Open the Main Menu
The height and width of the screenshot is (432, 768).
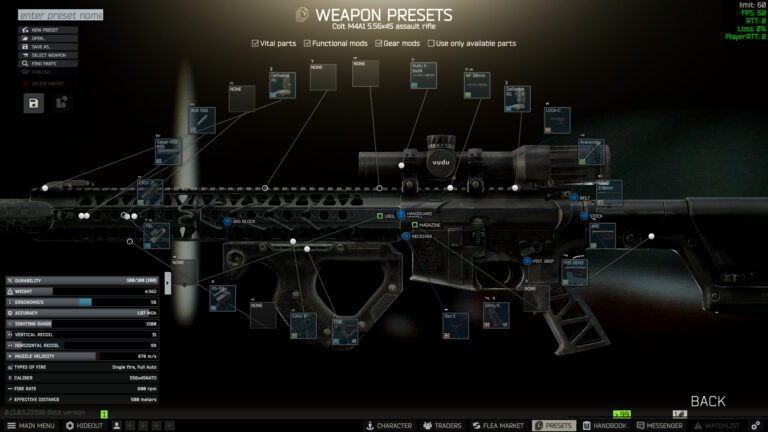[x=30, y=425]
